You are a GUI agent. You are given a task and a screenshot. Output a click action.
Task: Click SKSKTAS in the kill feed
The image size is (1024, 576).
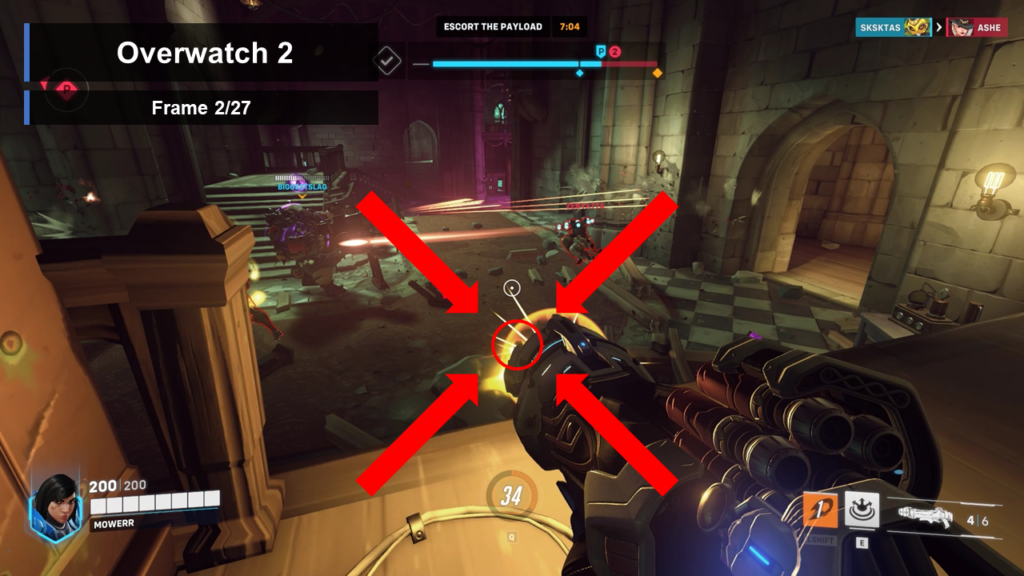[x=880, y=27]
